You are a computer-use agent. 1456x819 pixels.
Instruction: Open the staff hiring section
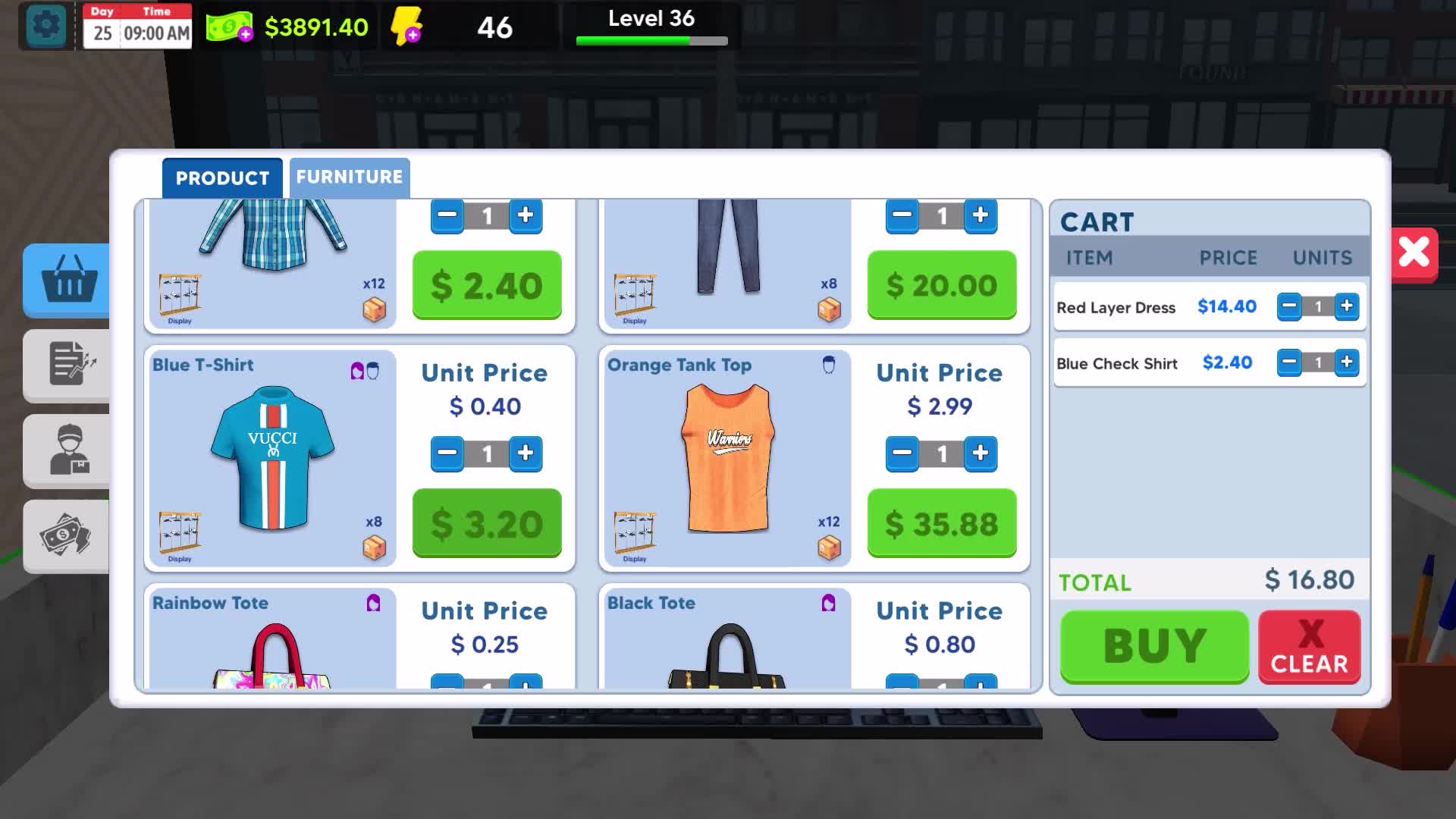[x=68, y=450]
